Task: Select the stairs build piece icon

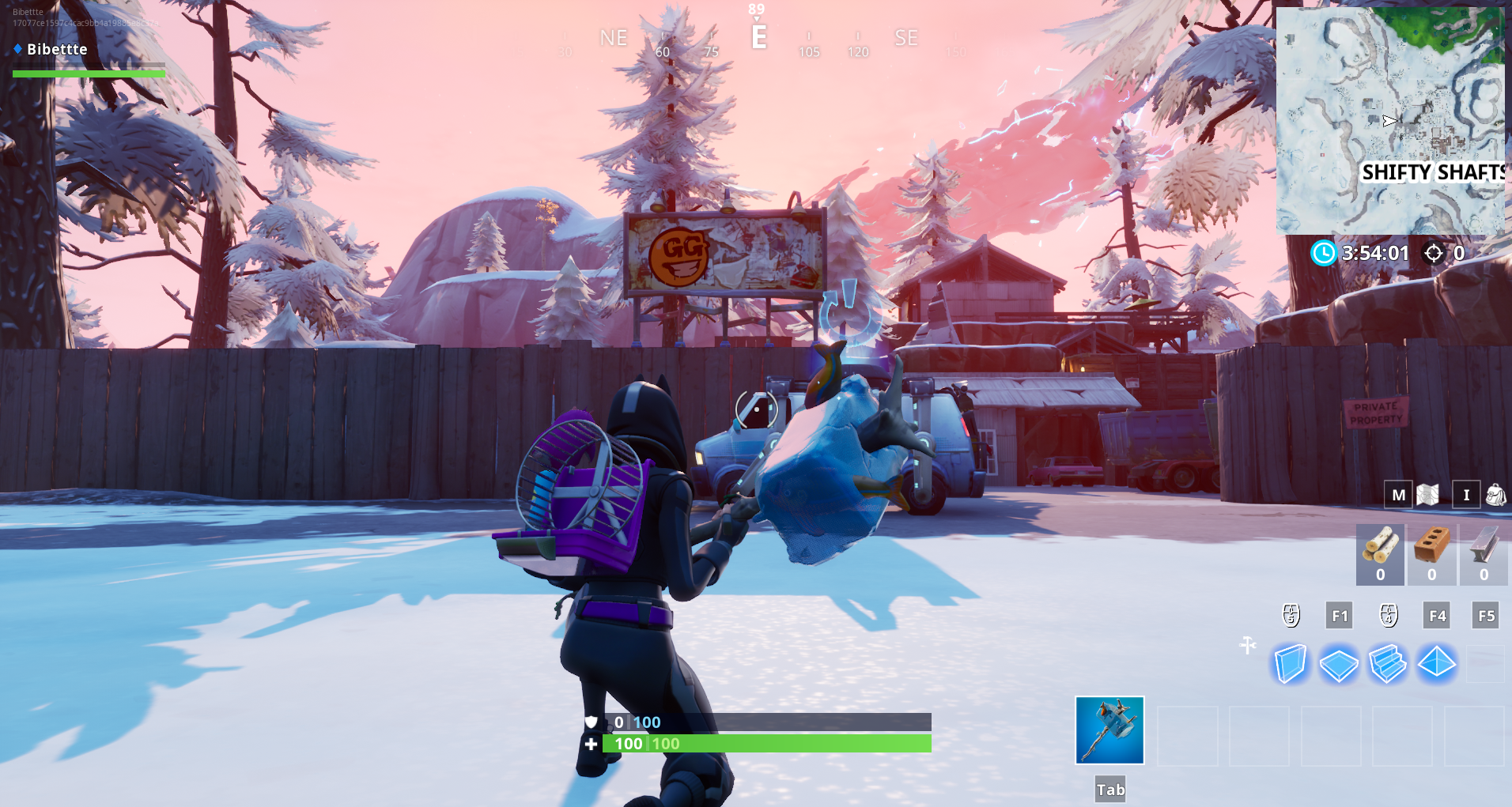Action: 1389,664
